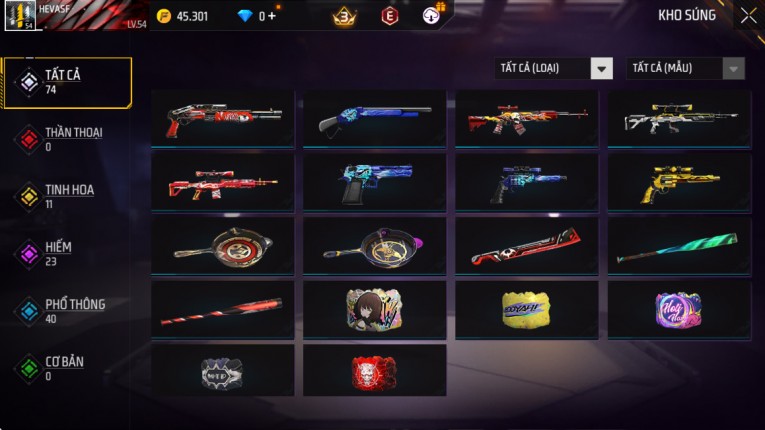Open the red hexagon E icon
Viewport: 765px width, 430px height.
[390, 16]
